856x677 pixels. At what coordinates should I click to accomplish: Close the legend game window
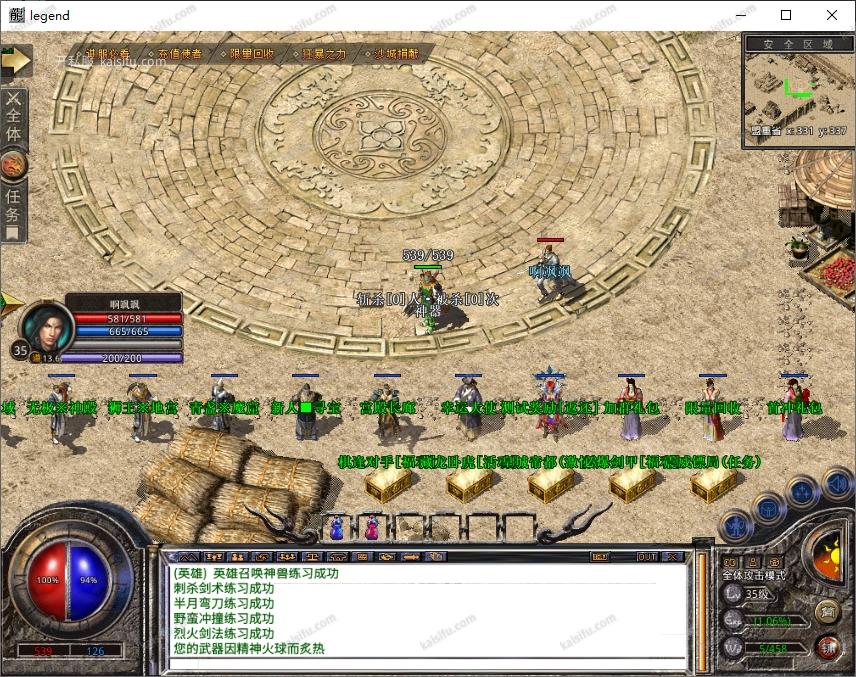tap(832, 15)
